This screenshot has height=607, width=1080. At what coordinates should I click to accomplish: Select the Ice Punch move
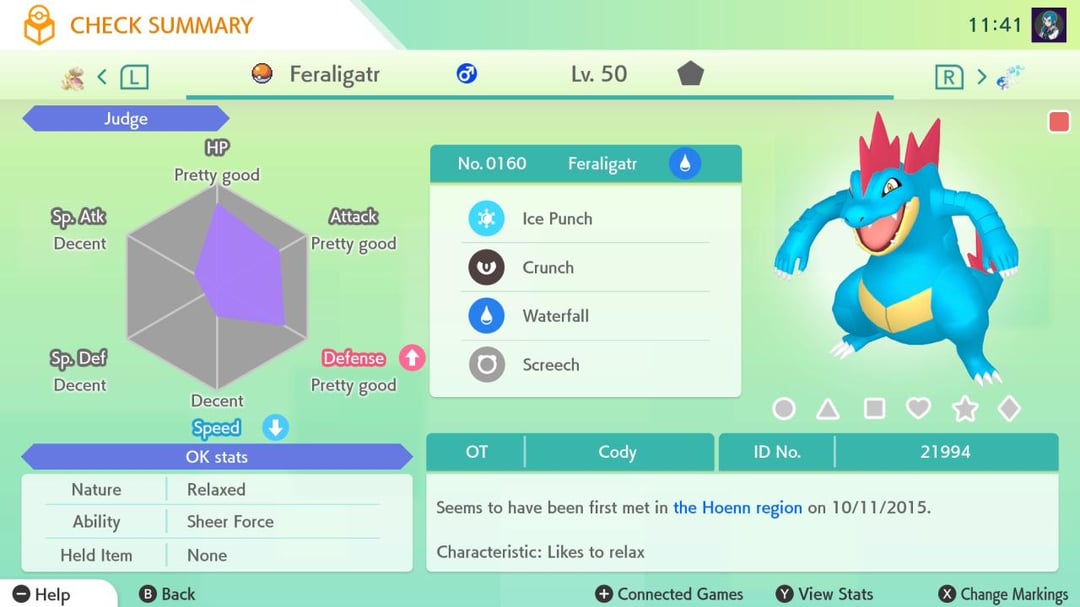tap(585, 219)
